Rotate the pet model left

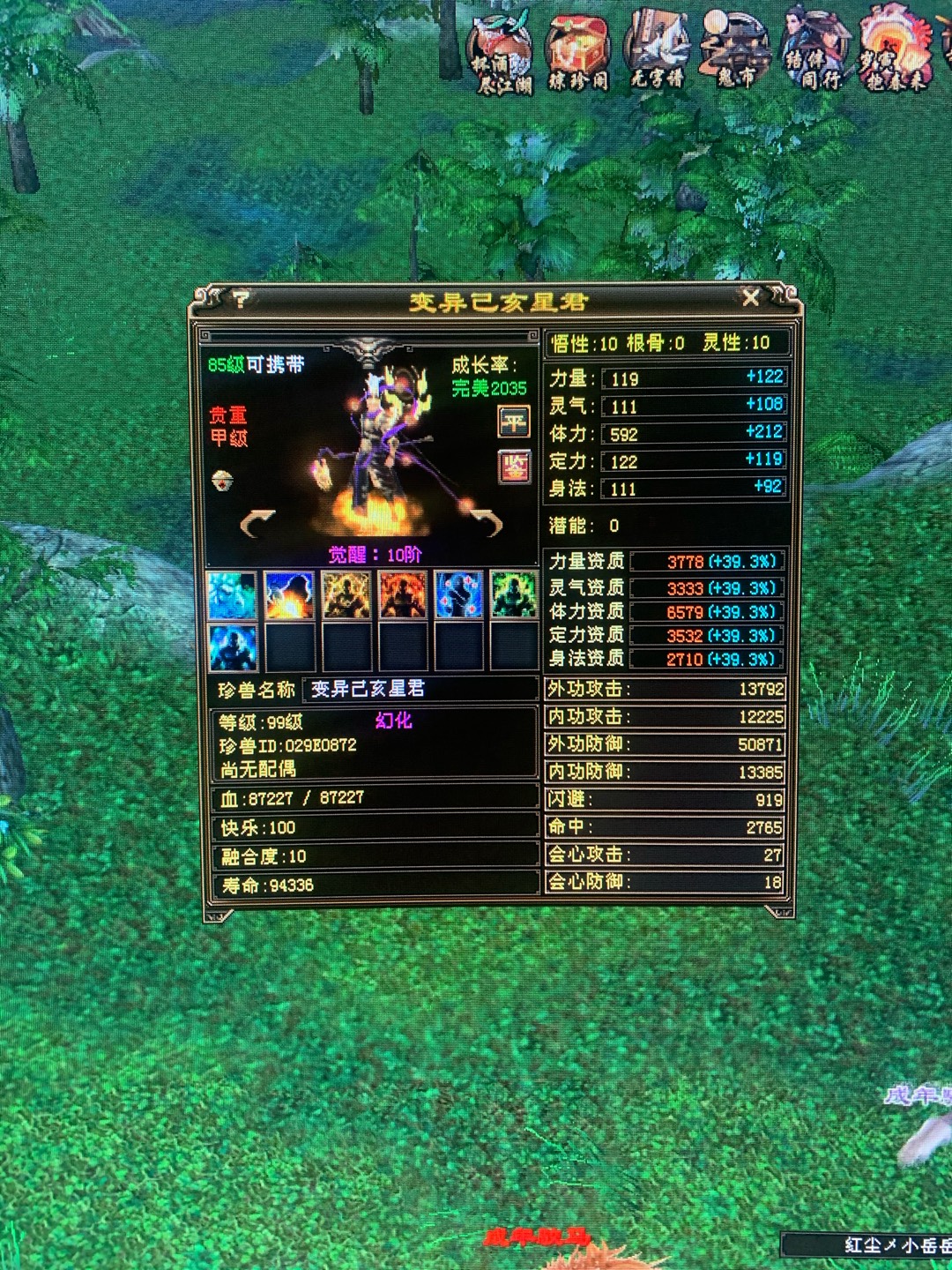click(x=258, y=524)
